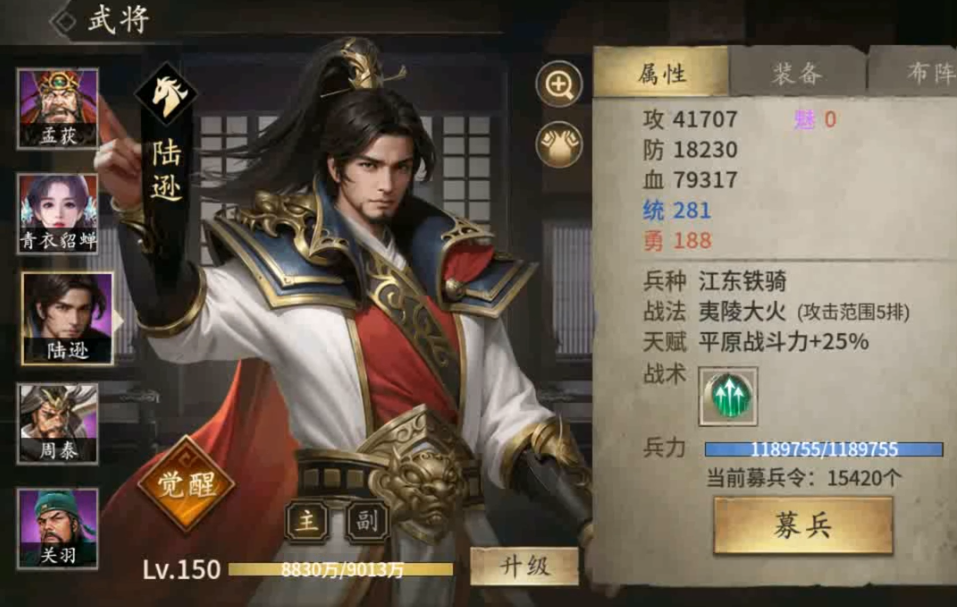Image resolution: width=957 pixels, height=607 pixels.
Task: Switch to the 装备 equipment tab
Action: (x=796, y=73)
